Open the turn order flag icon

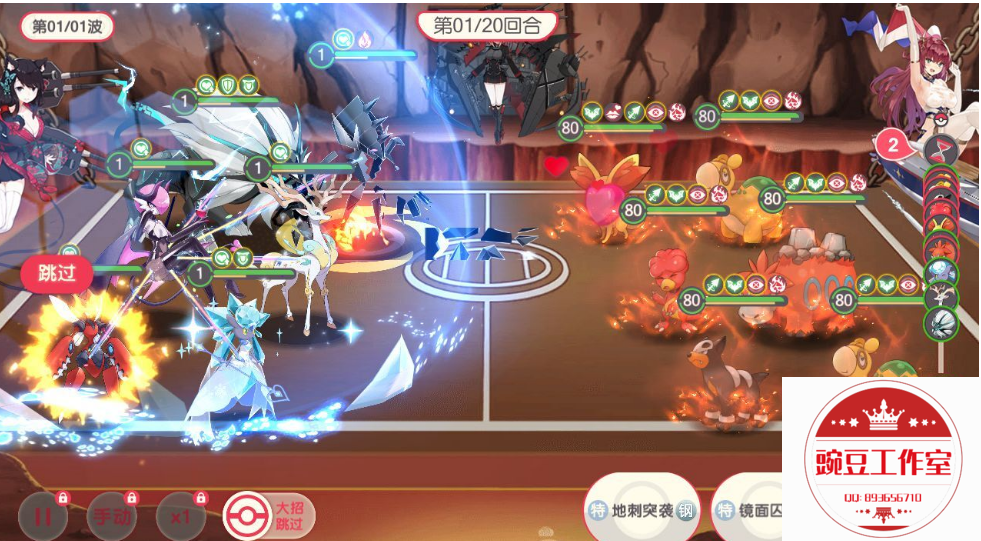click(x=941, y=151)
